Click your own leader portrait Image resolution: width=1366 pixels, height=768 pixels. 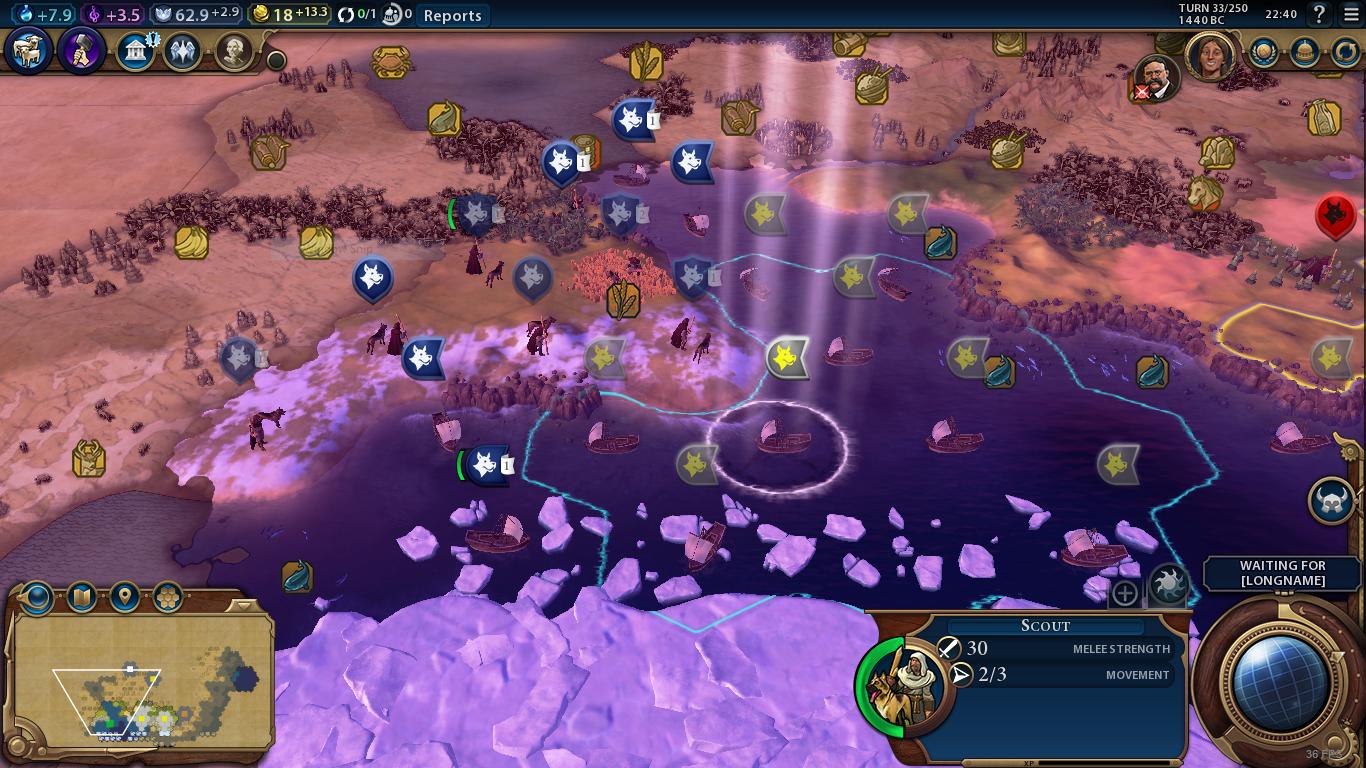(1211, 55)
